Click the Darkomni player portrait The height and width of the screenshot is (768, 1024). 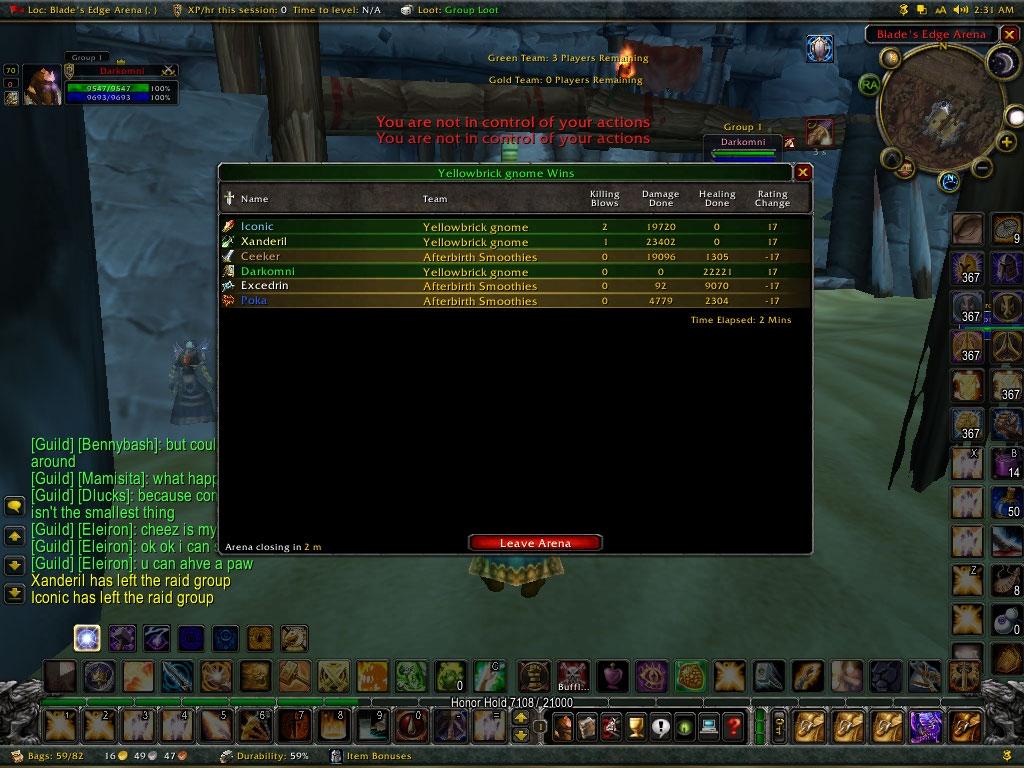41,86
